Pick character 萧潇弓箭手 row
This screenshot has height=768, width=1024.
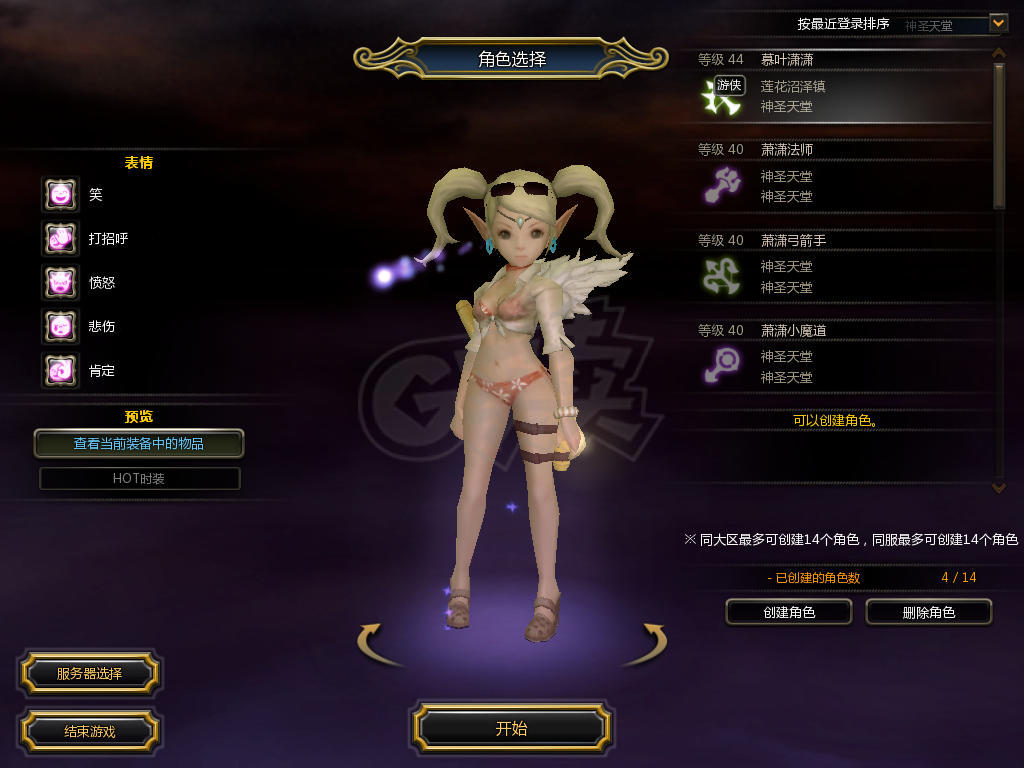[840, 266]
